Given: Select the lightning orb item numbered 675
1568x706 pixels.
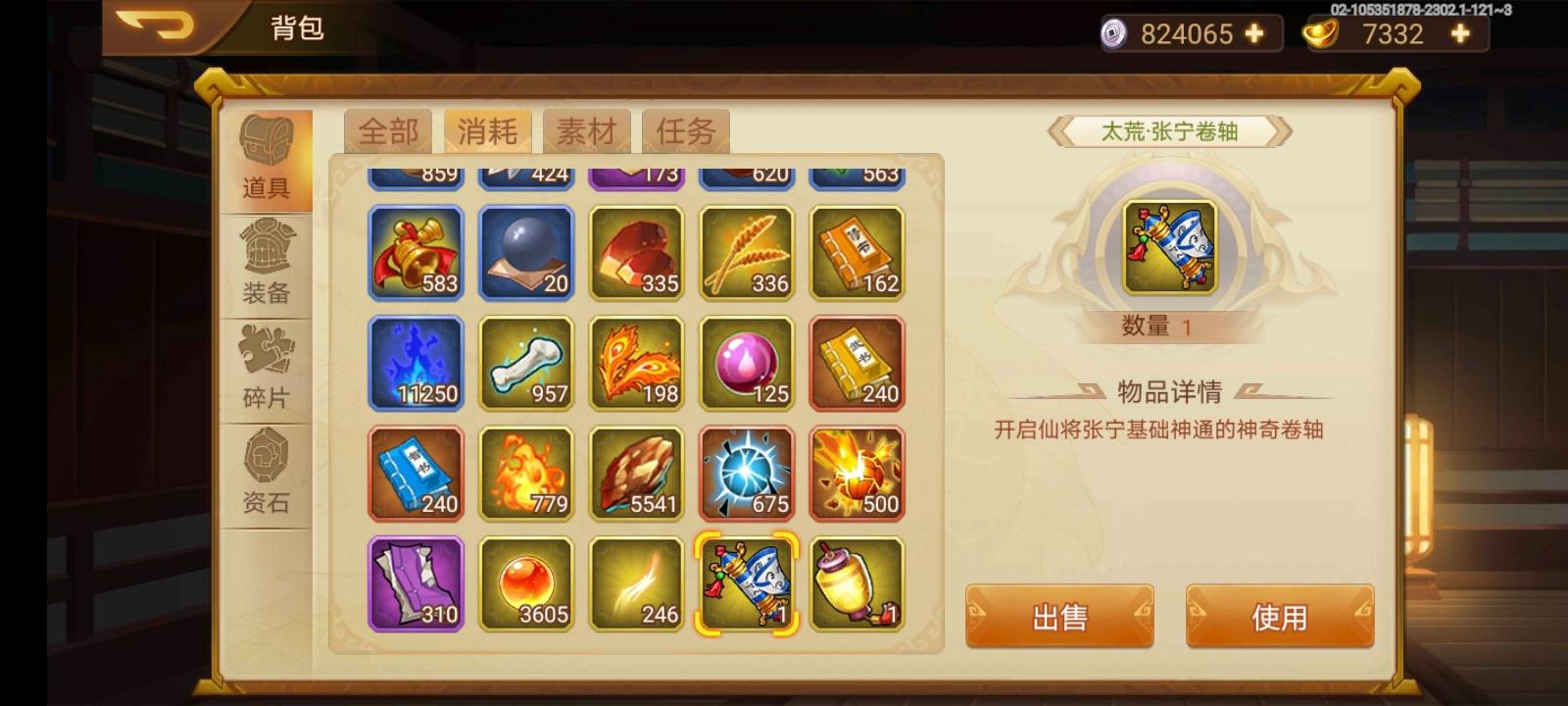Looking at the screenshot, I should tap(745, 474).
